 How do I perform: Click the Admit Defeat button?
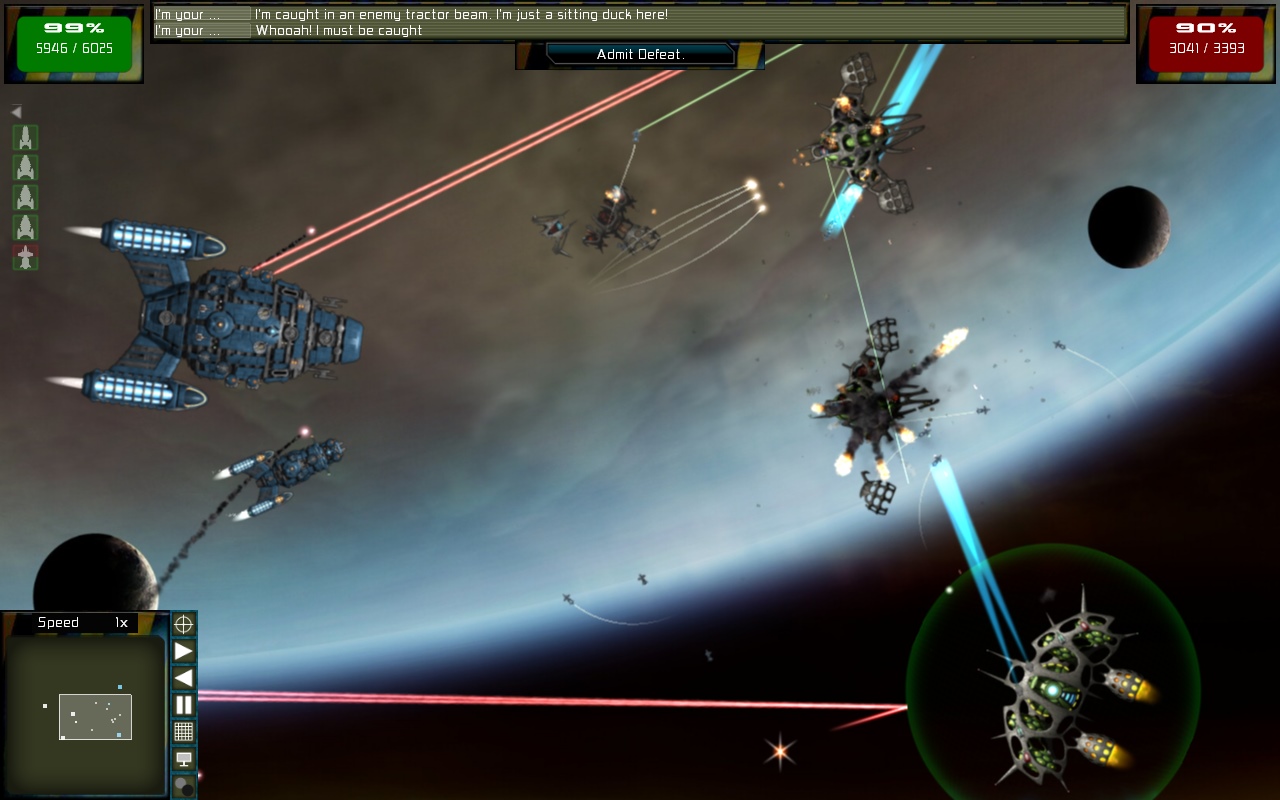click(x=640, y=54)
